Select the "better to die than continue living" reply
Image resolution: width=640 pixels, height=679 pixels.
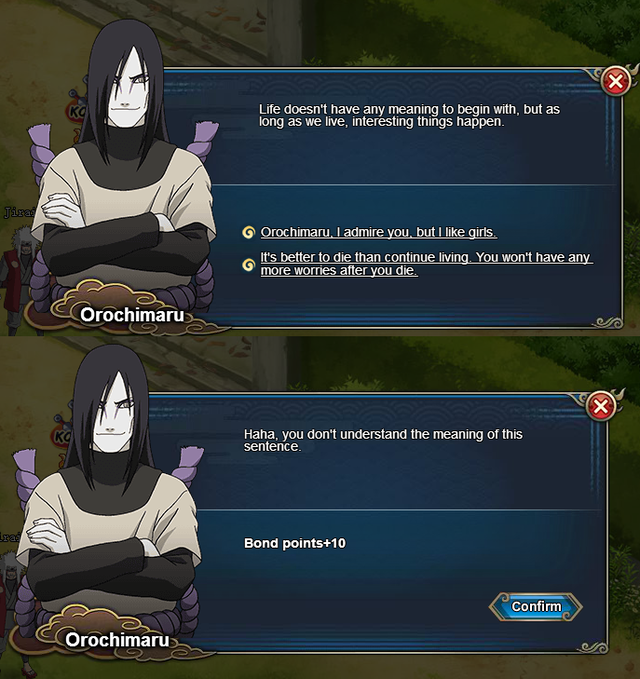tap(426, 264)
